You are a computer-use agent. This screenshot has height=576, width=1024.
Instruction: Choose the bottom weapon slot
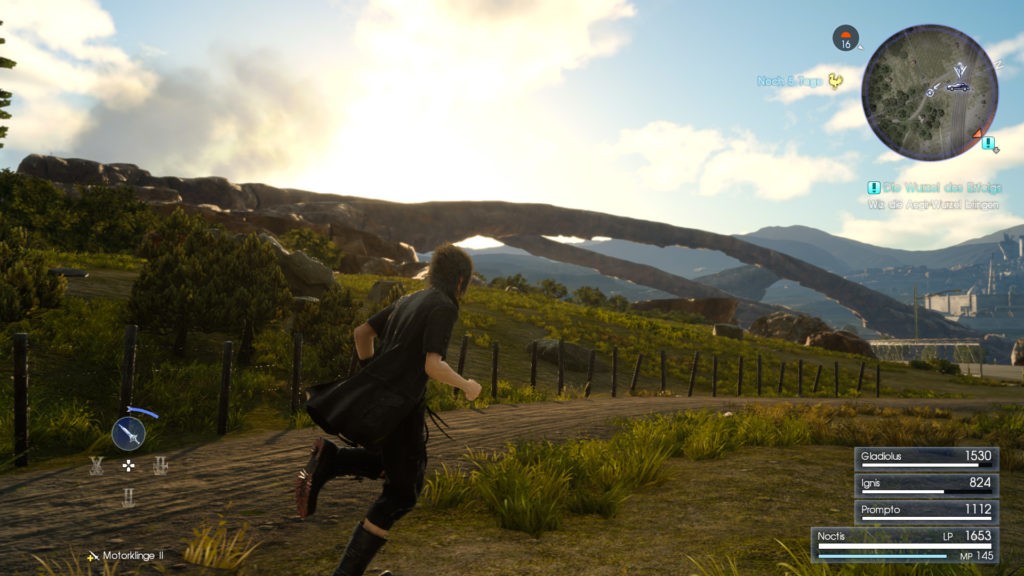pyautogui.click(x=128, y=497)
